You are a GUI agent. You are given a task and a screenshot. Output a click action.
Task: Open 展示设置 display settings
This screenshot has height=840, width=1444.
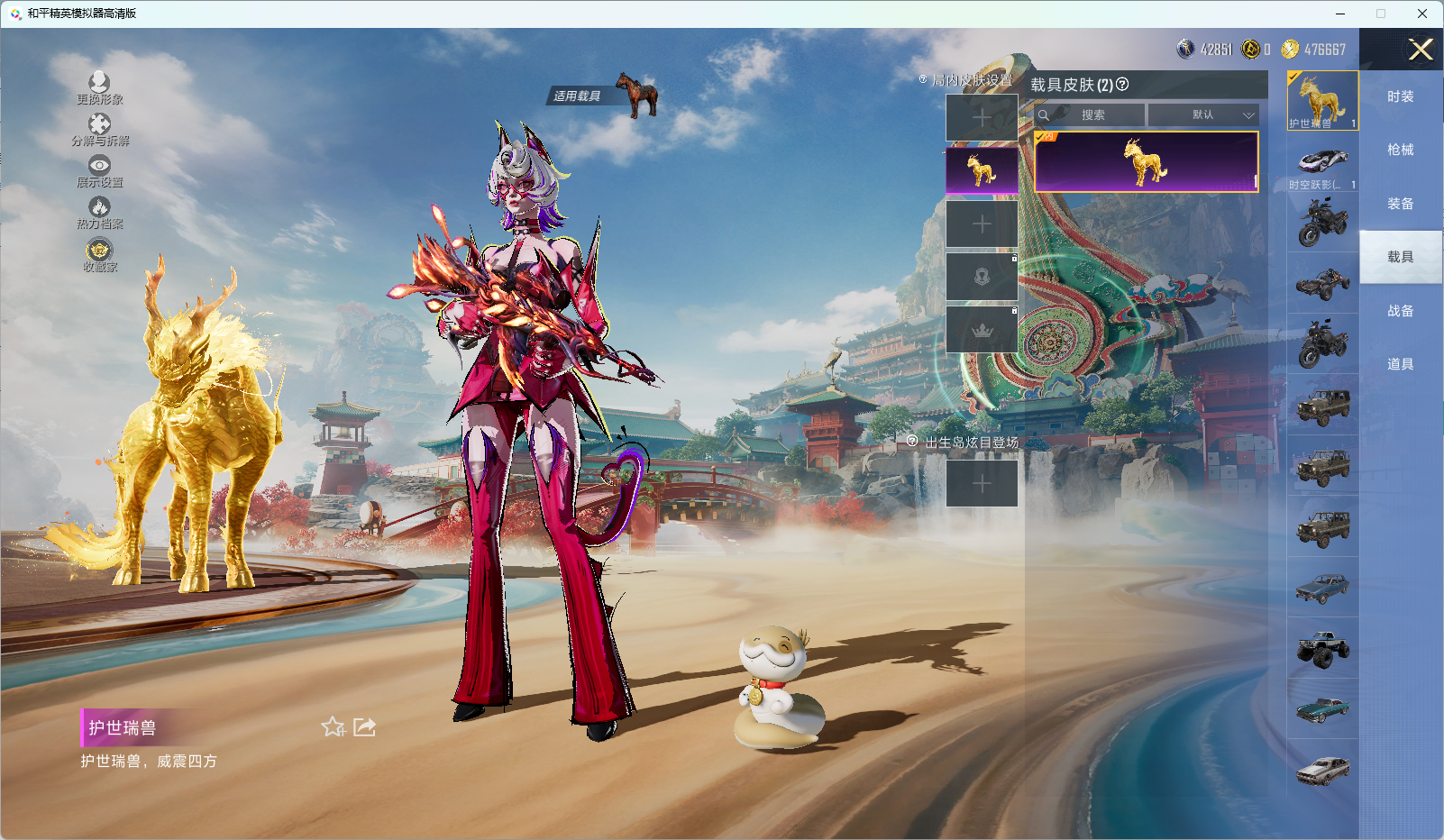pyautogui.click(x=99, y=166)
